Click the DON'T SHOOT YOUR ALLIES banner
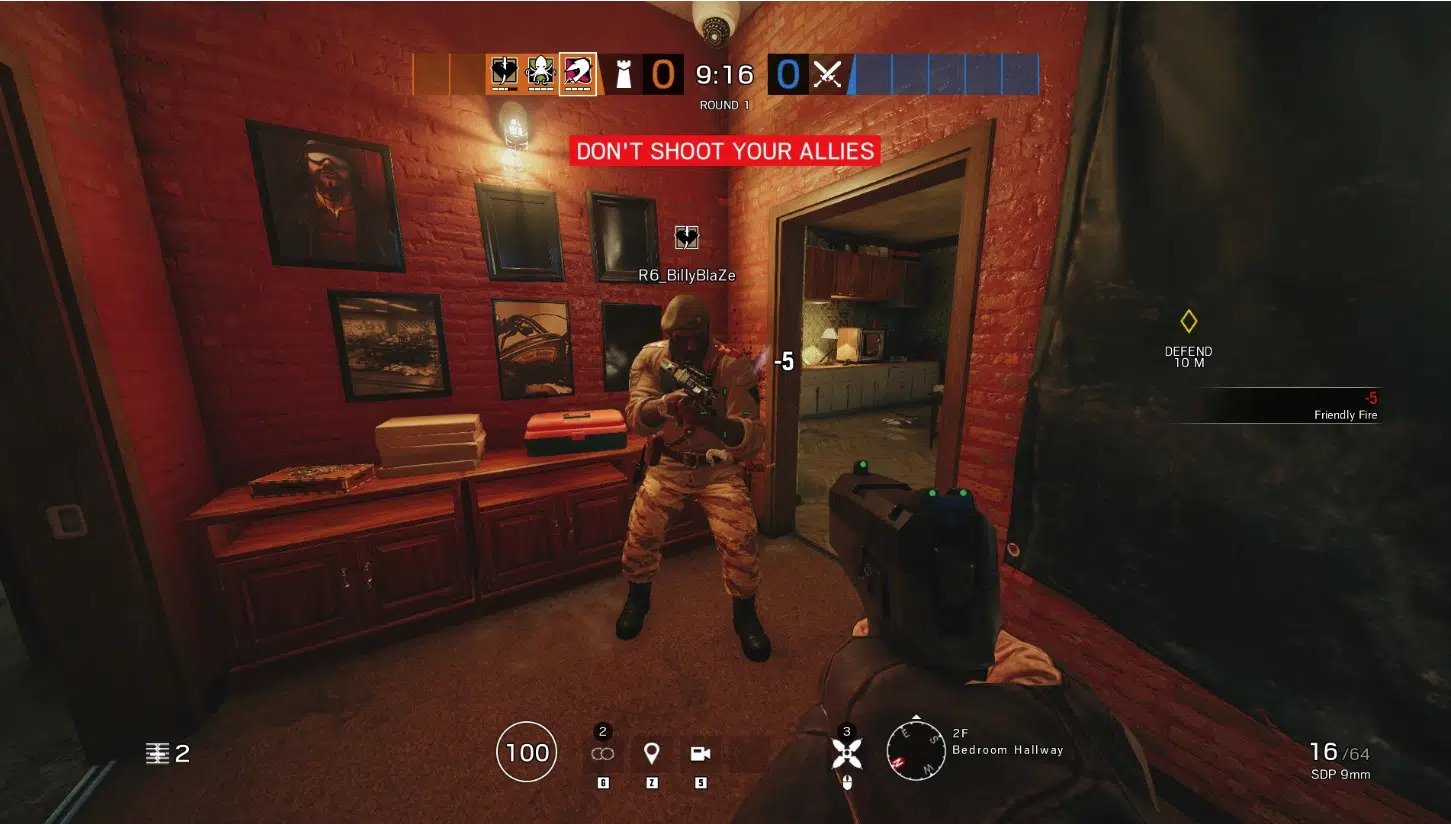The height and width of the screenshot is (824, 1451). click(x=724, y=151)
